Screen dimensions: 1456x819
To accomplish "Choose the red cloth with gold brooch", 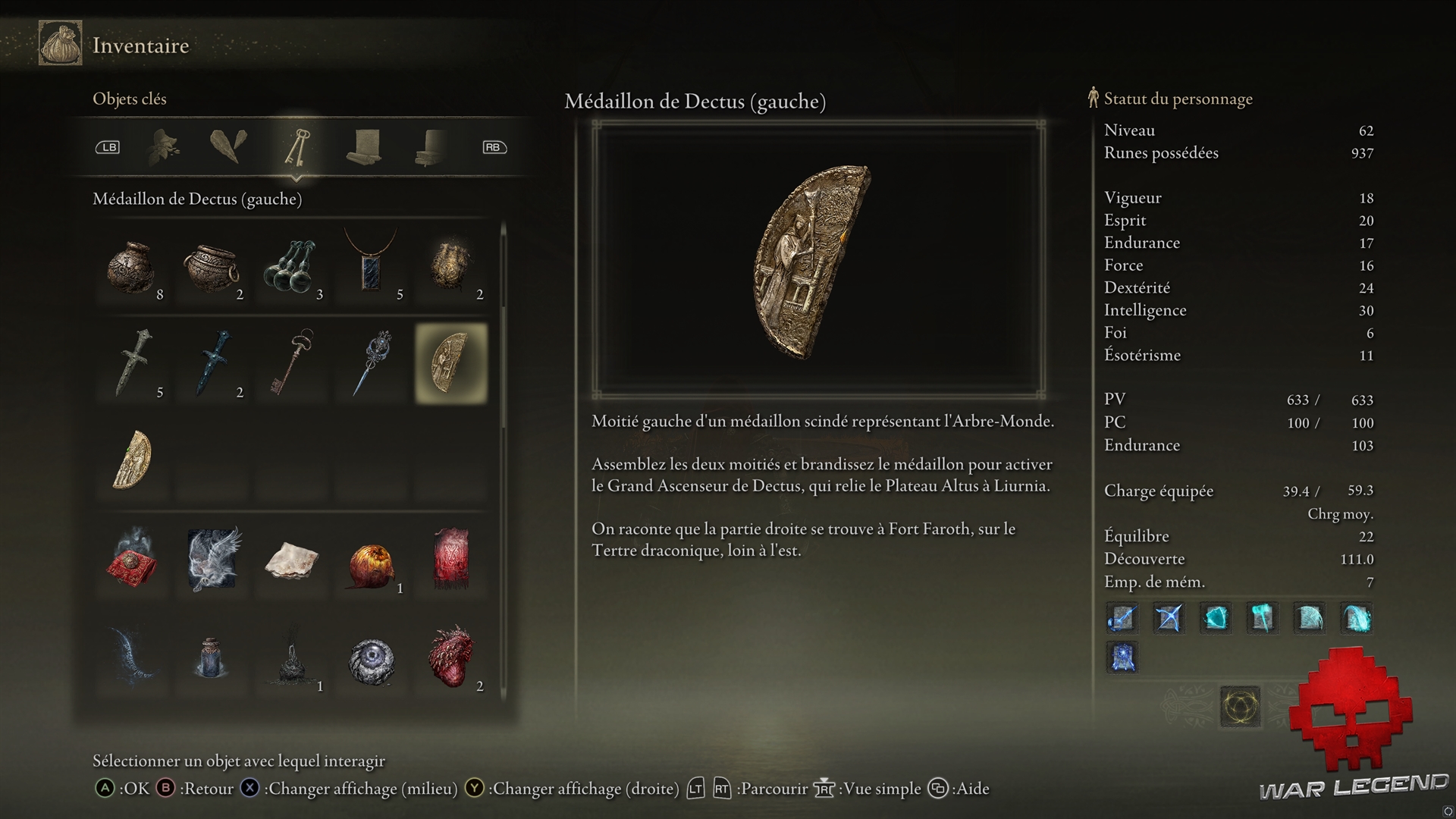I will (133, 558).
